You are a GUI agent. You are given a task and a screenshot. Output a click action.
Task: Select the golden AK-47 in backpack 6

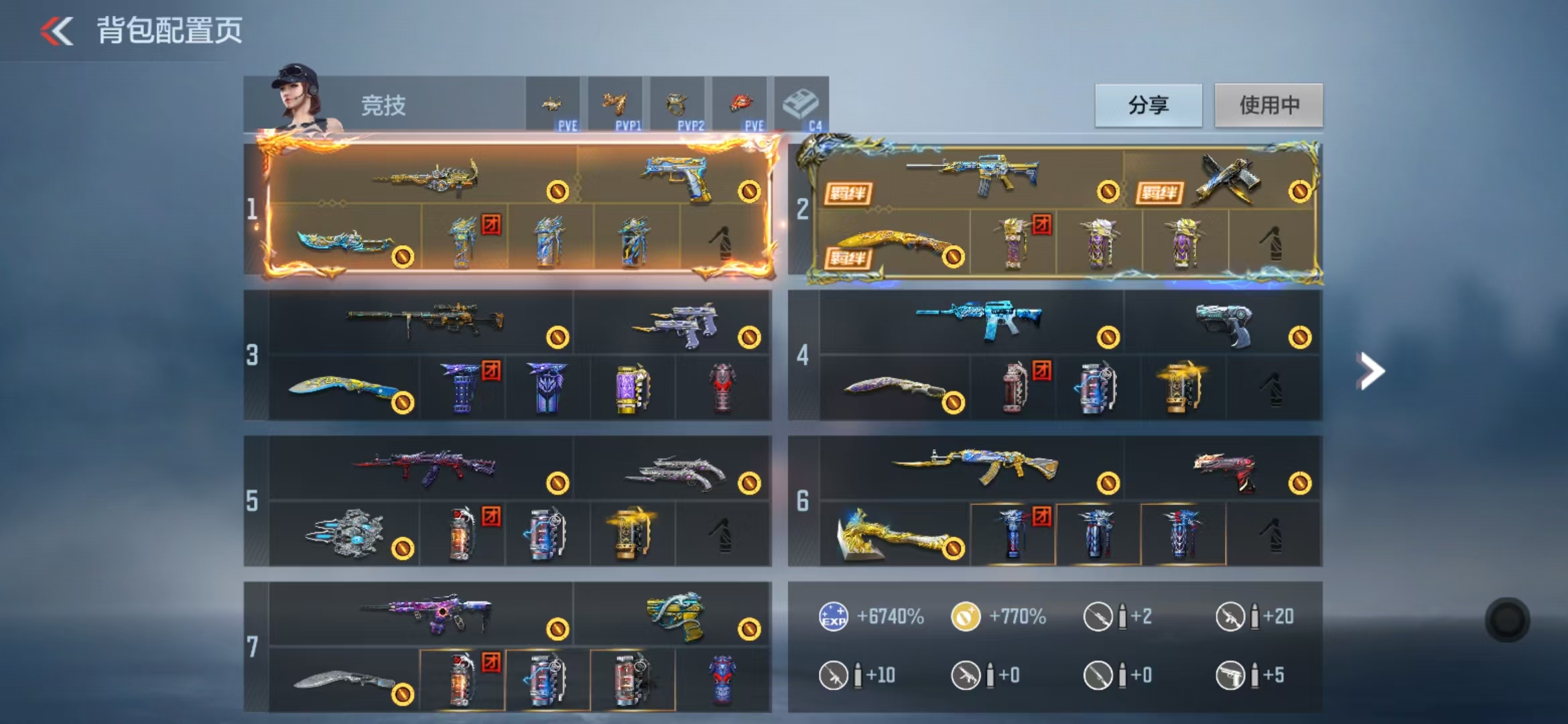[975, 465]
